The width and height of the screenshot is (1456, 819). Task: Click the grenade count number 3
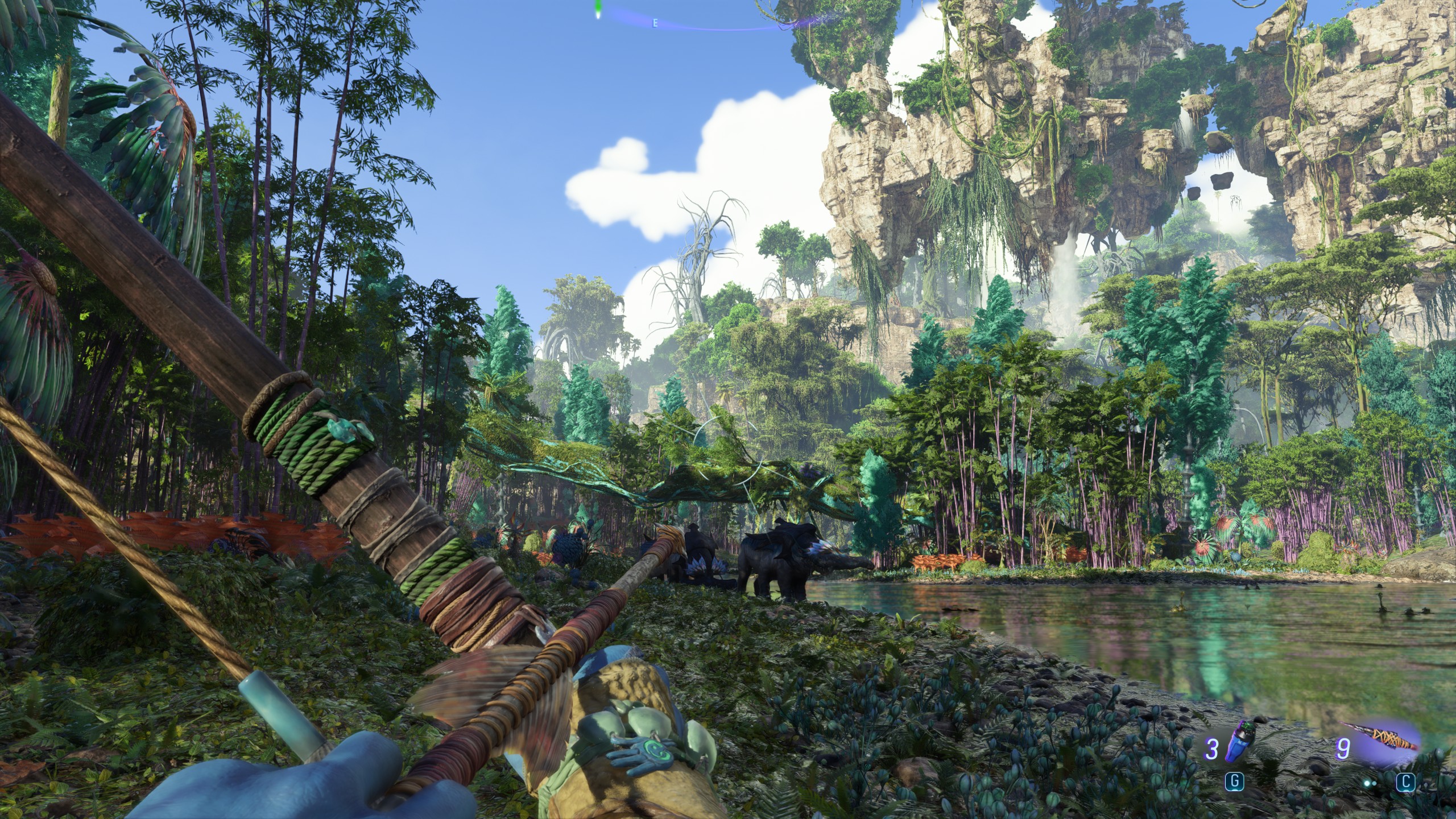[1212, 750]
